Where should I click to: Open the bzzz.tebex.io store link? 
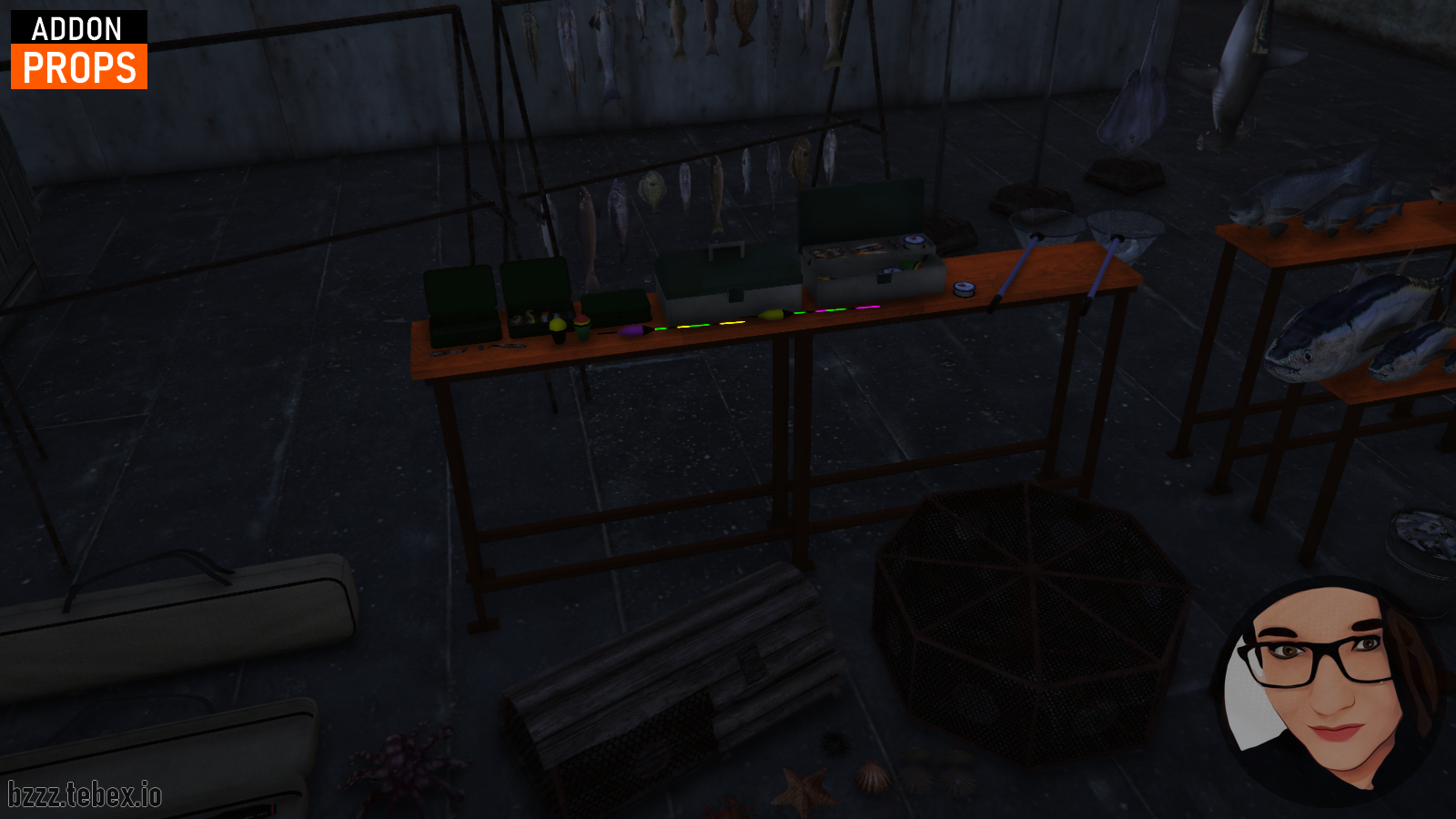(x=85, y=794)
